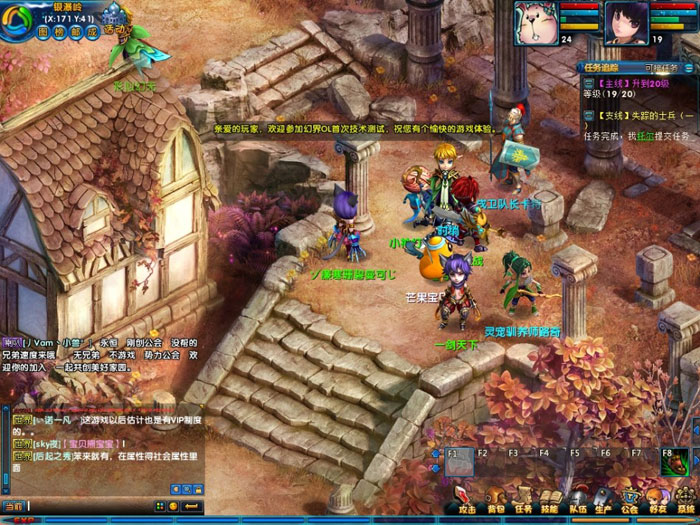This screenshot has height=525, width=700.
Task: Open the 好友 friends list
Action: pos(657,499)
